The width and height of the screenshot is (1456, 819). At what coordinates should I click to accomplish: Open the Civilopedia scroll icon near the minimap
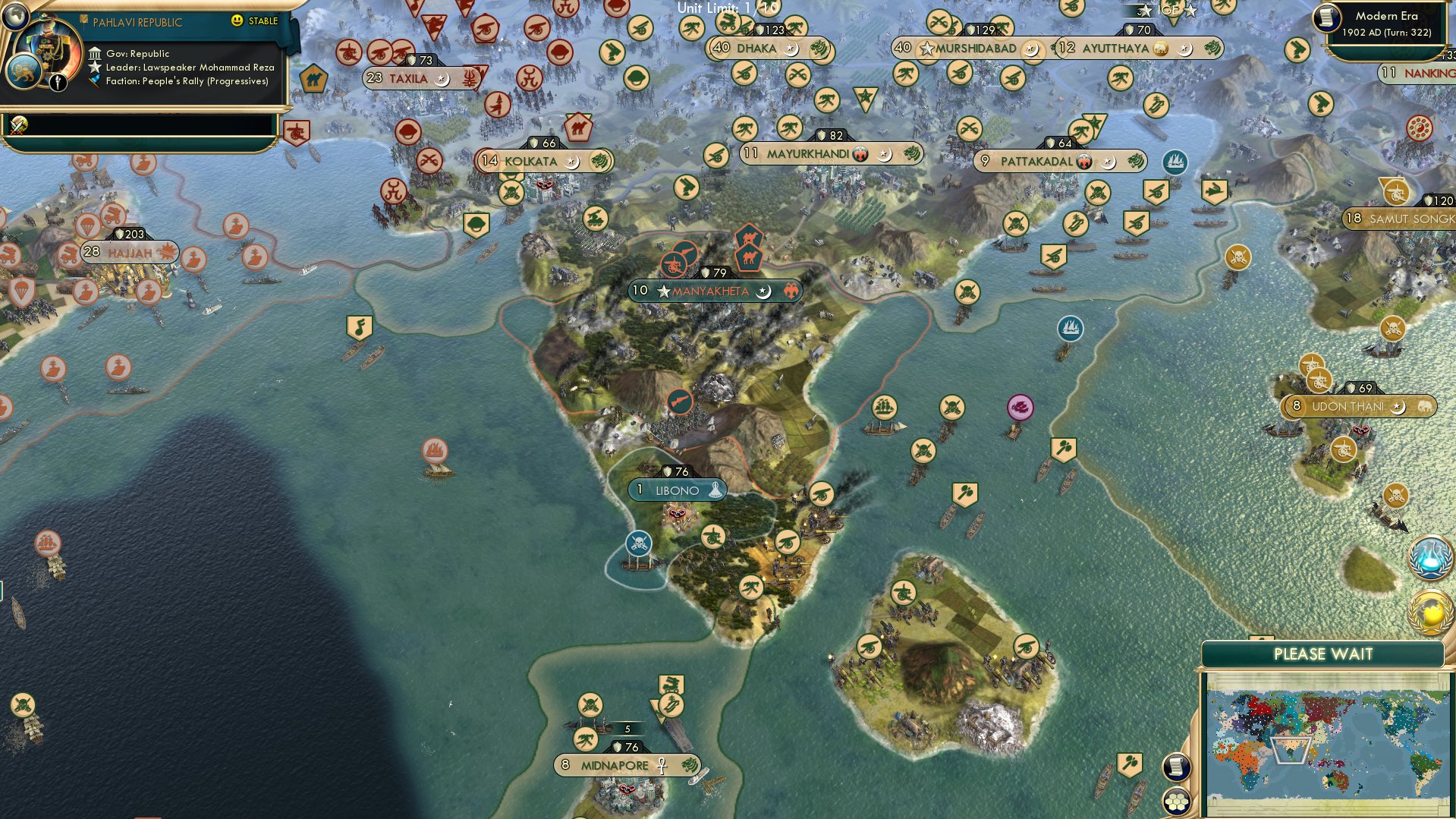1177,768
